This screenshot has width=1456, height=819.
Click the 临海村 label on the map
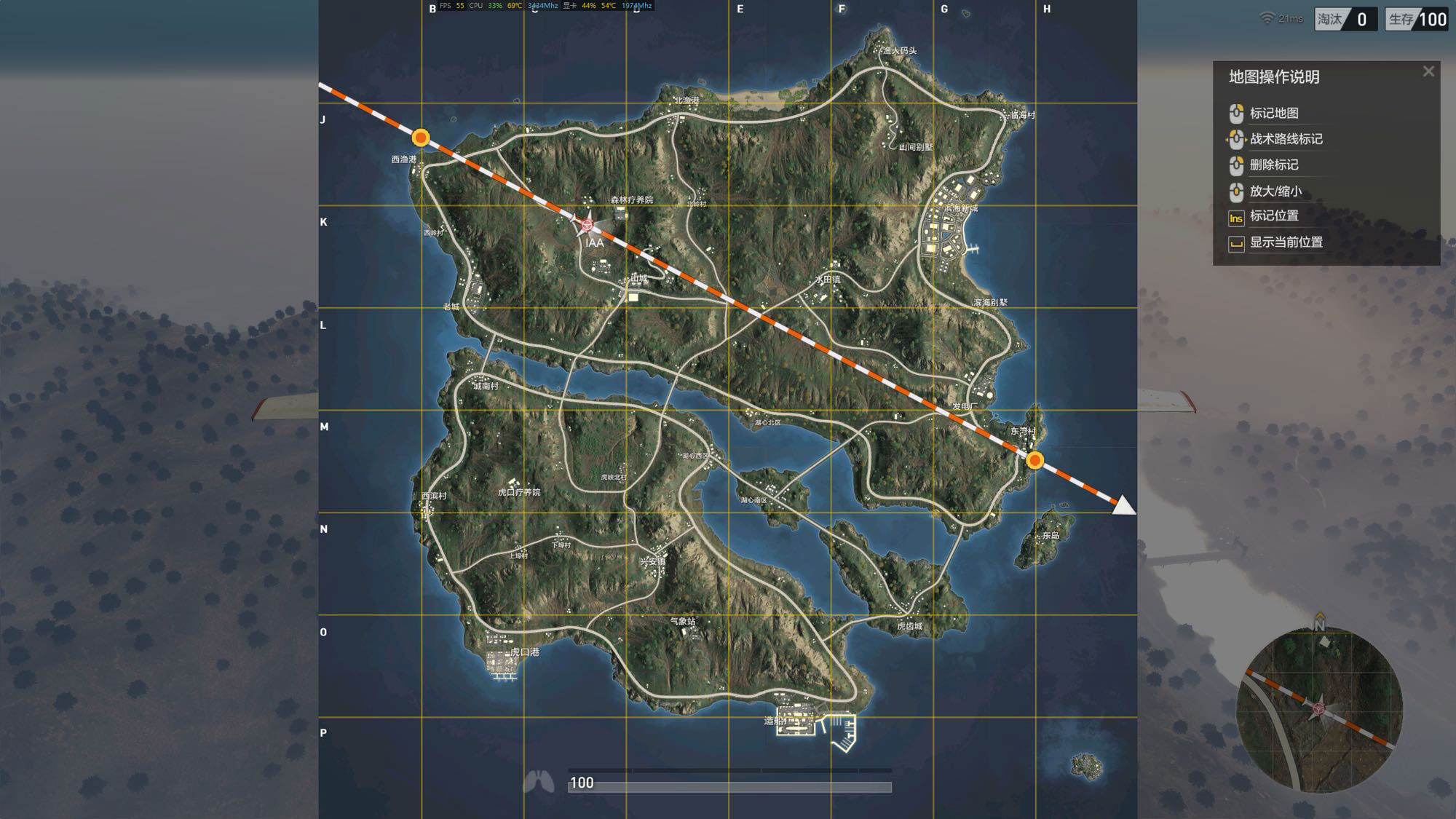(x=1022, y=115)
